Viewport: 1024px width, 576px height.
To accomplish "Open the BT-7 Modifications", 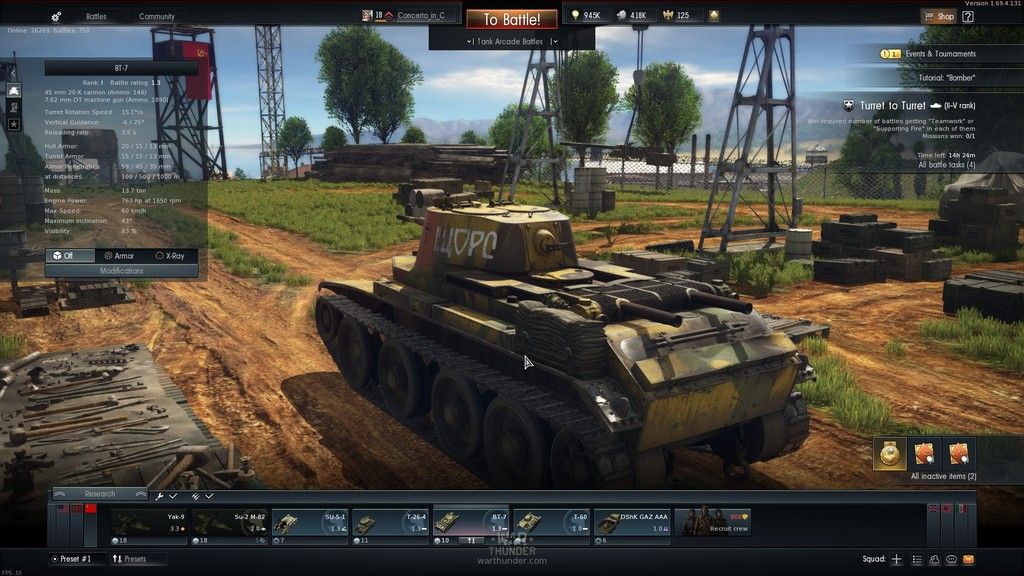I will (121, 271).
